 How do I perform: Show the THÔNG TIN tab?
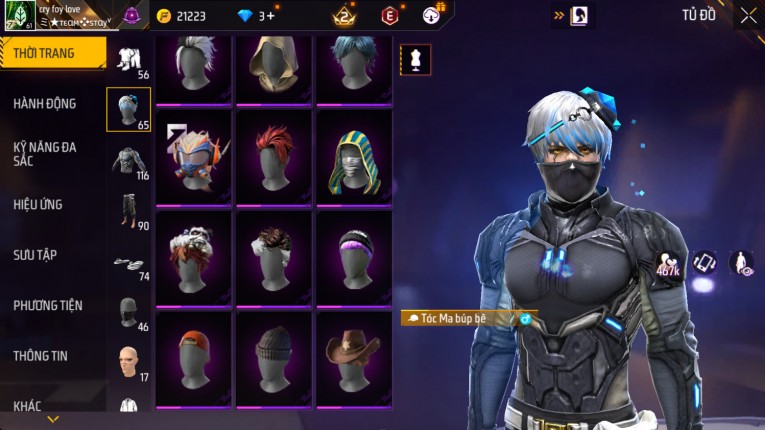[41, 355]
